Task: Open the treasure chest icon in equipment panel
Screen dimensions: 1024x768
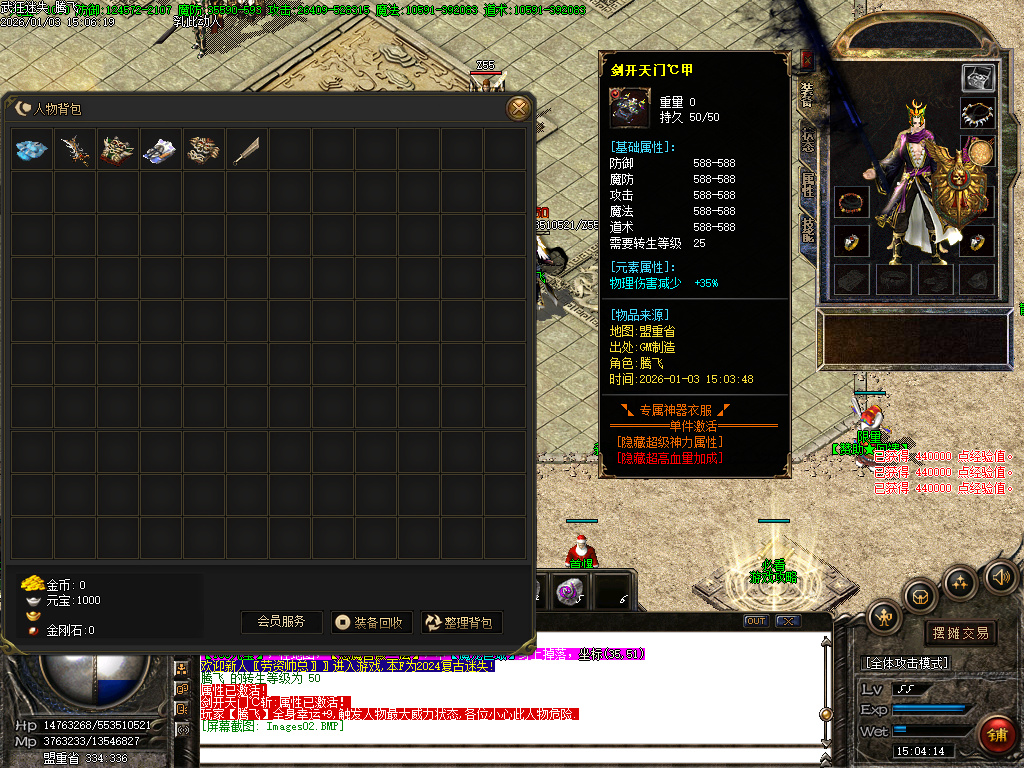Action: pyautogui.click(x=978, y=78)
